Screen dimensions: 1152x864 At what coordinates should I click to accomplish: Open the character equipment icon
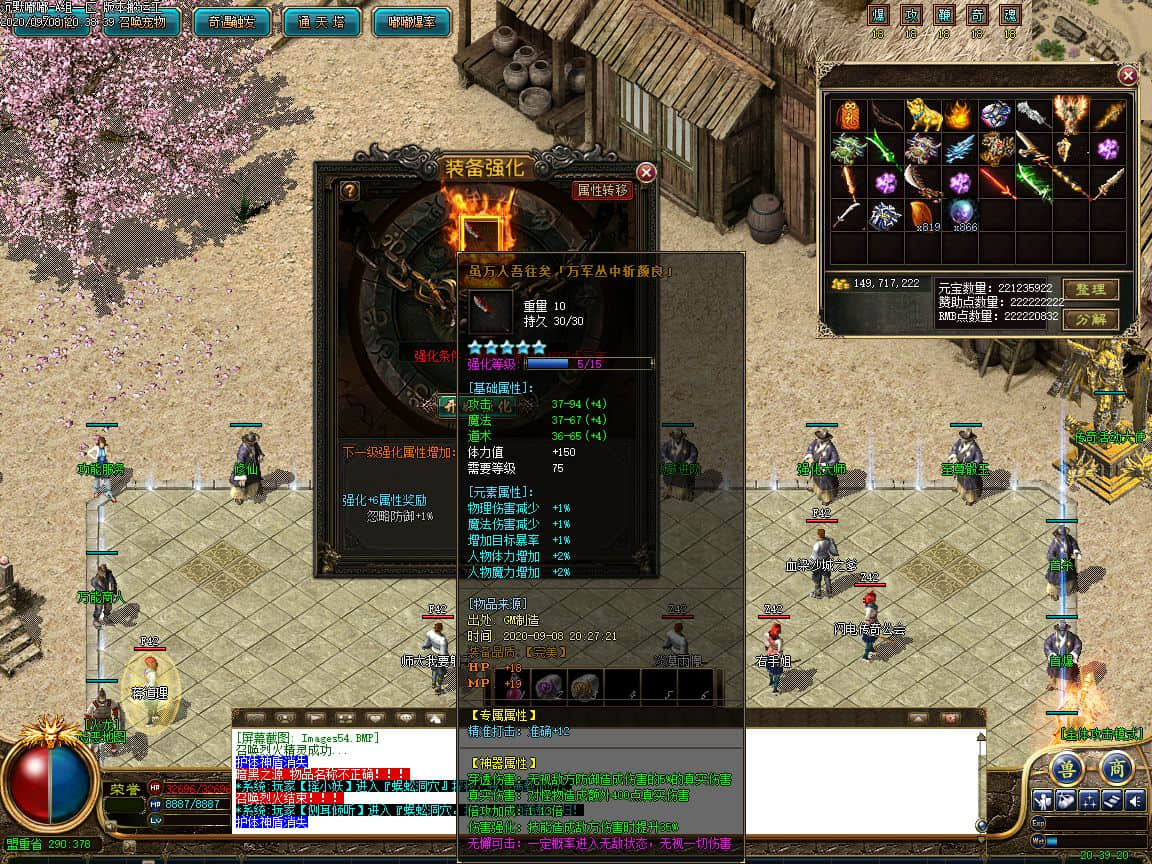coord(1043,800)
